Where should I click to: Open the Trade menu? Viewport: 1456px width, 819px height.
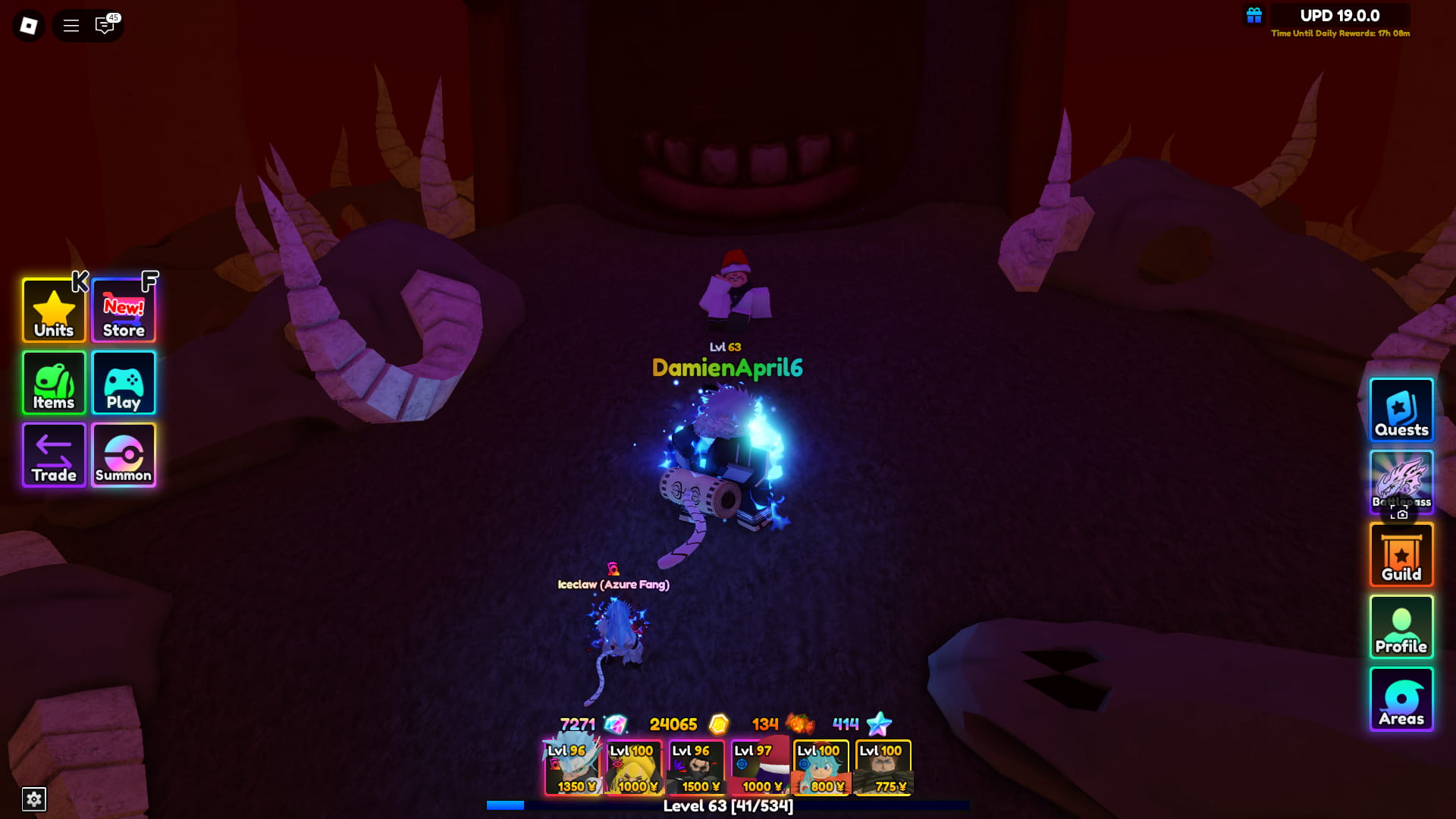[x=53, y=455]
